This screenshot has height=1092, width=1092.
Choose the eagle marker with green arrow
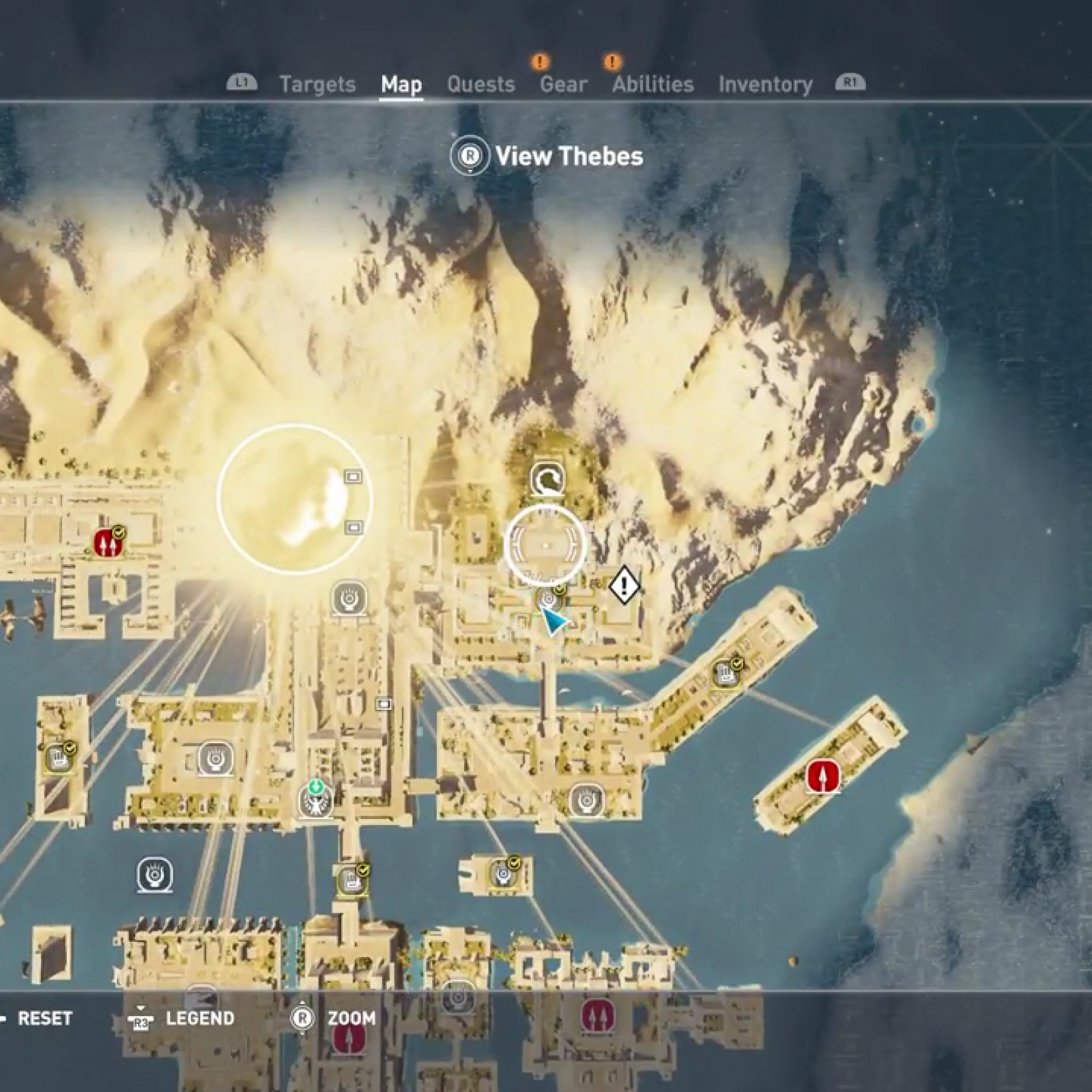point(316,800)
